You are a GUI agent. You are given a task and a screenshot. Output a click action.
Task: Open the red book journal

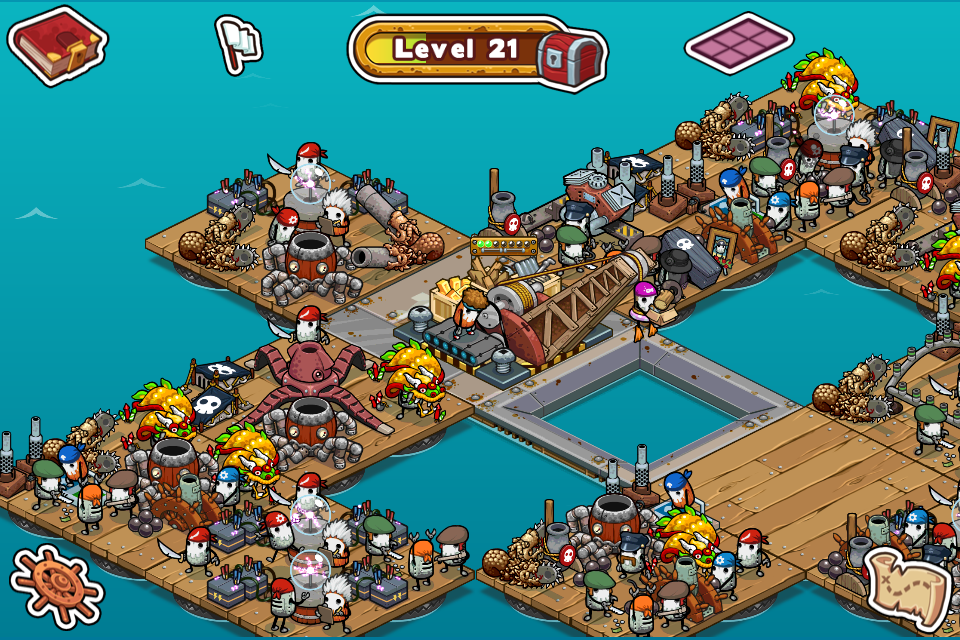click(x=57, y=45)
